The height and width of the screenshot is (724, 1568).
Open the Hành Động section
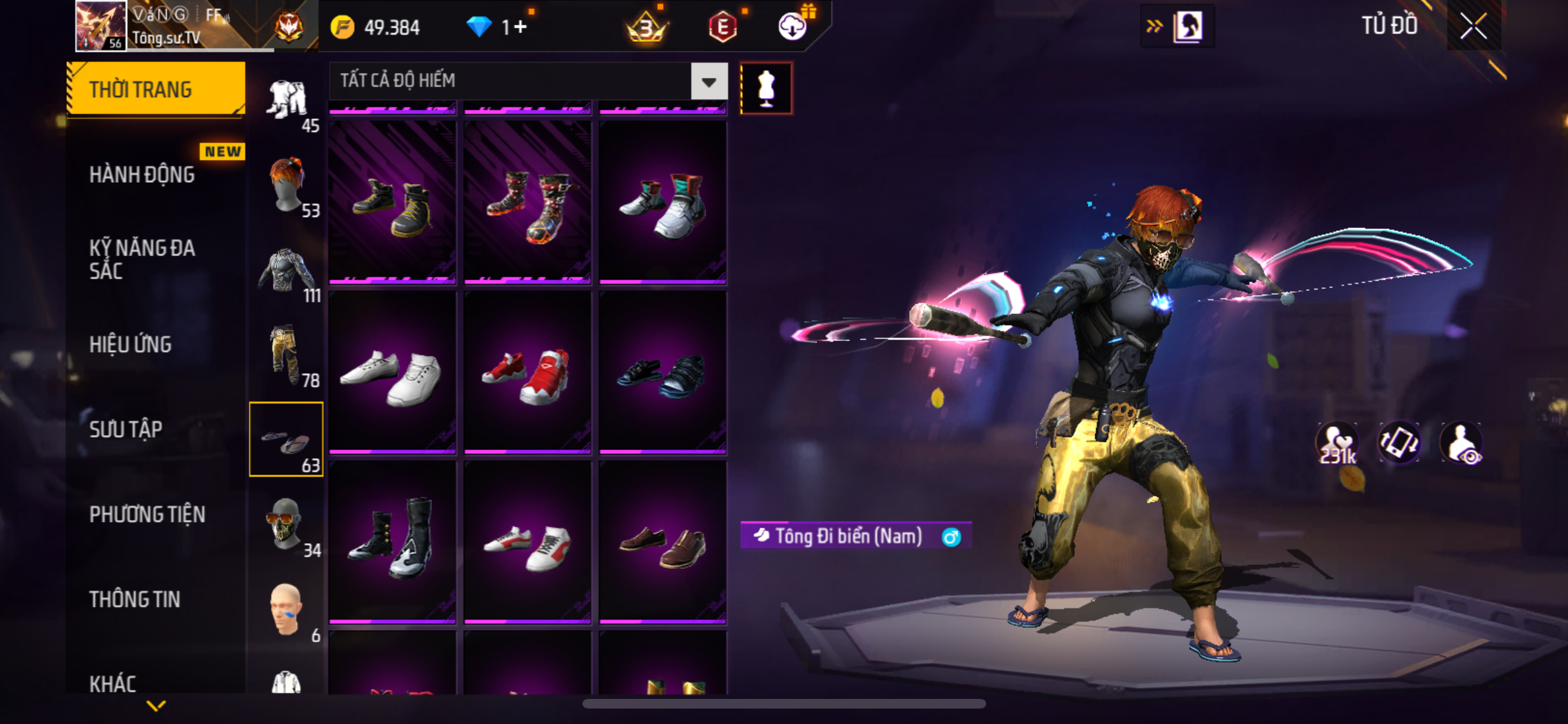click(x=142, y=174)
